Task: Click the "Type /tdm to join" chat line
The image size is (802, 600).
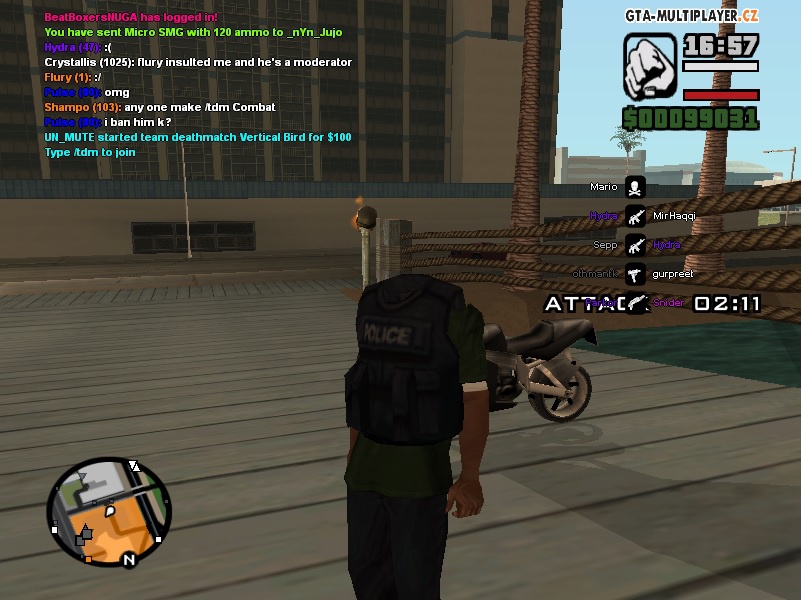Action: pos(90,152)
